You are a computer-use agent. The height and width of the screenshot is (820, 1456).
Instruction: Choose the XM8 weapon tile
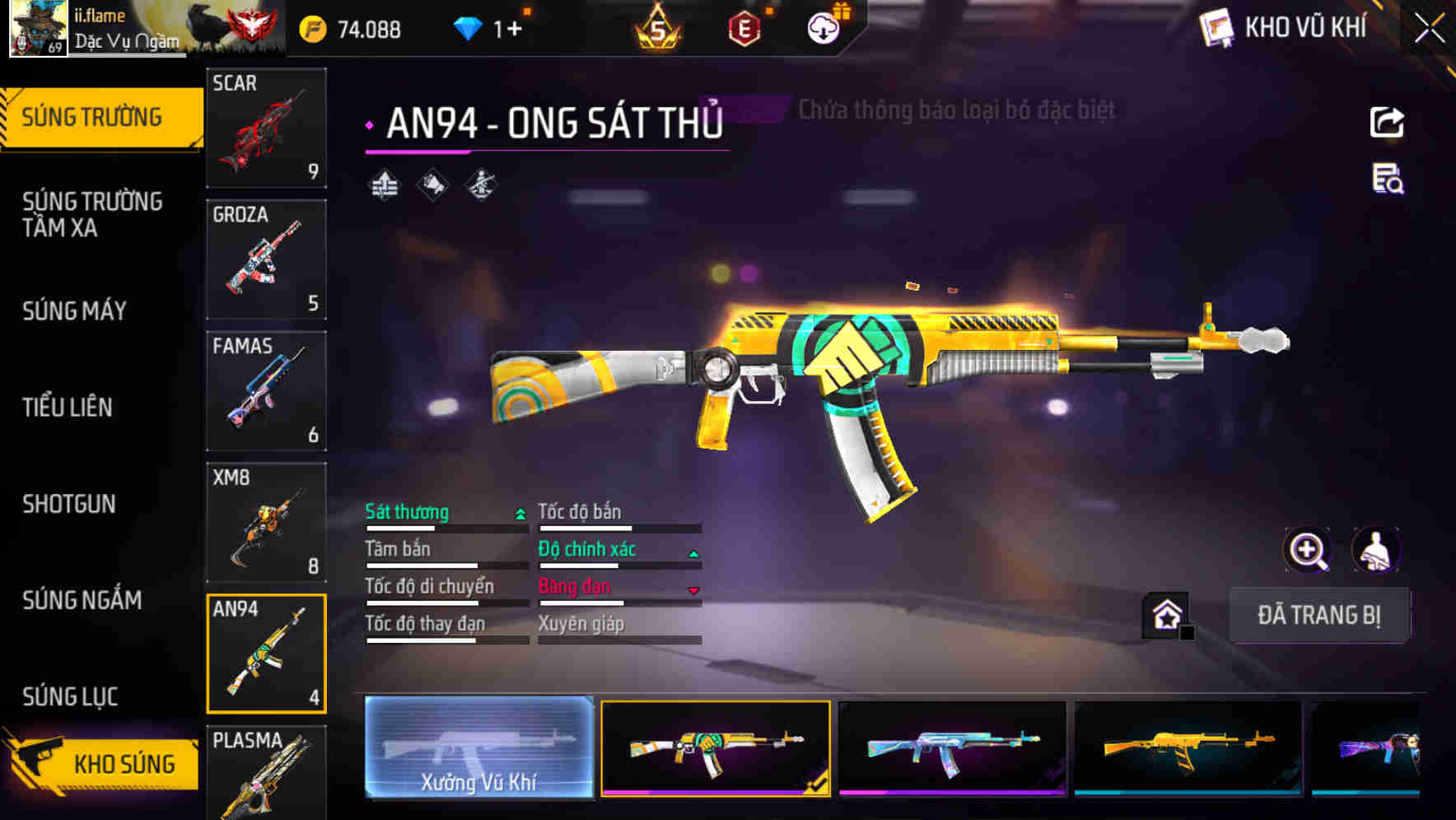pos(266,523)
